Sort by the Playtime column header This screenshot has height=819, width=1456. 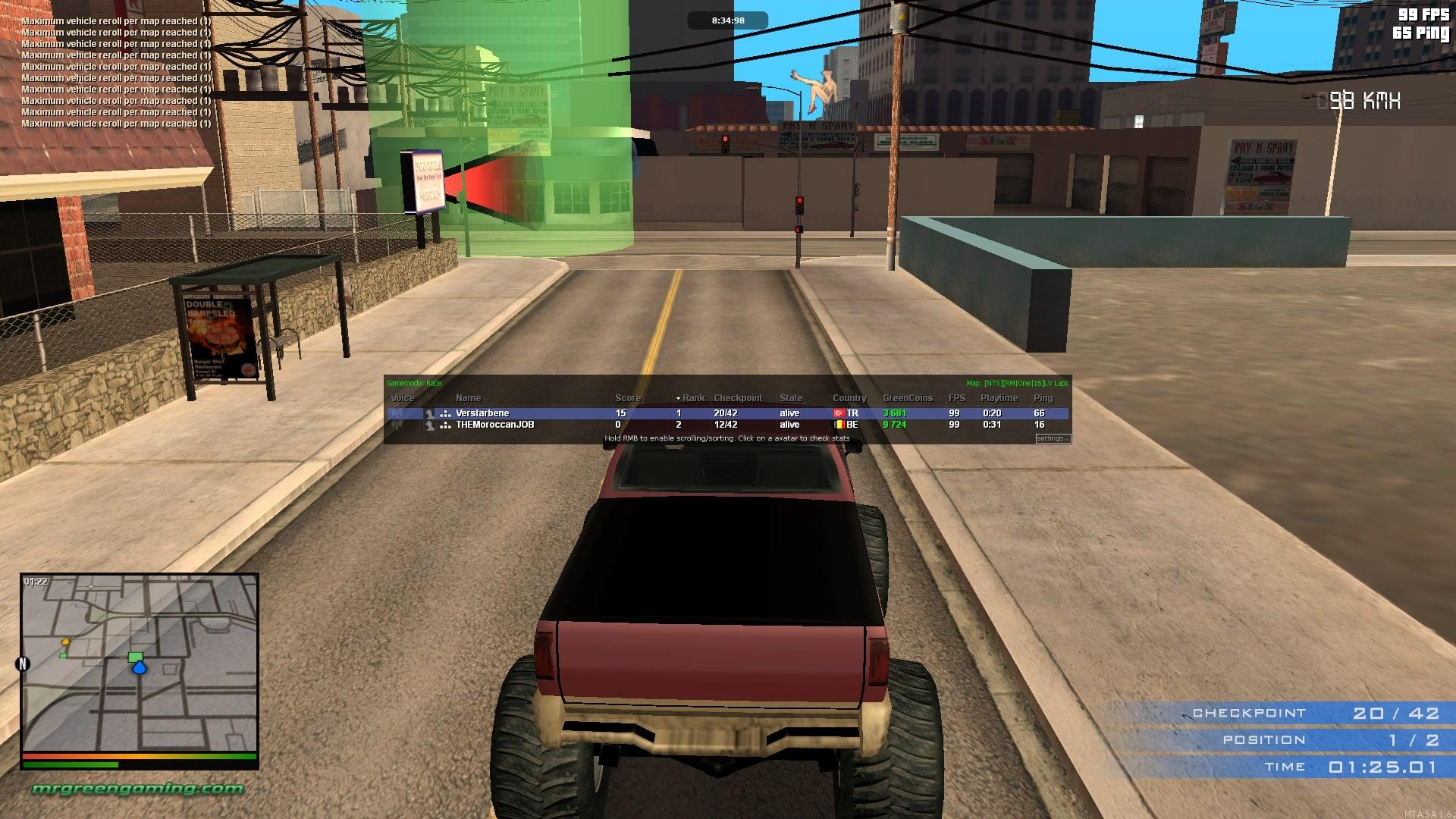pyautogui.click(x=999, y=398)
